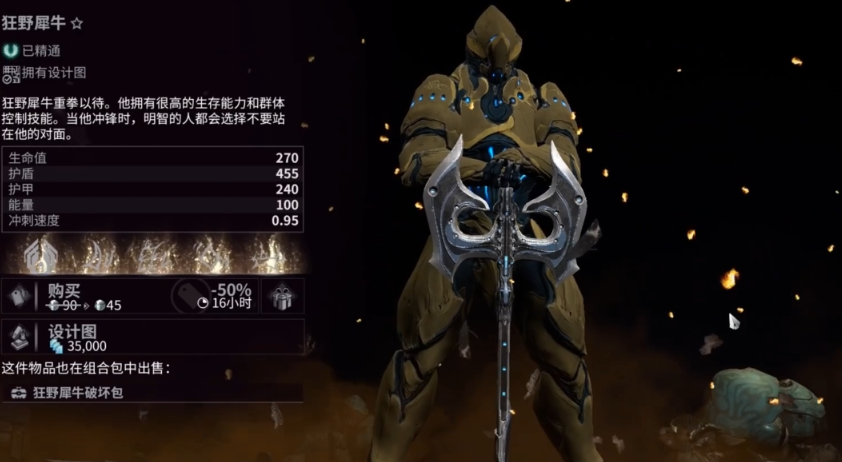
Task: Send this warframe as a gift
Action: click(x=283, y=297)
